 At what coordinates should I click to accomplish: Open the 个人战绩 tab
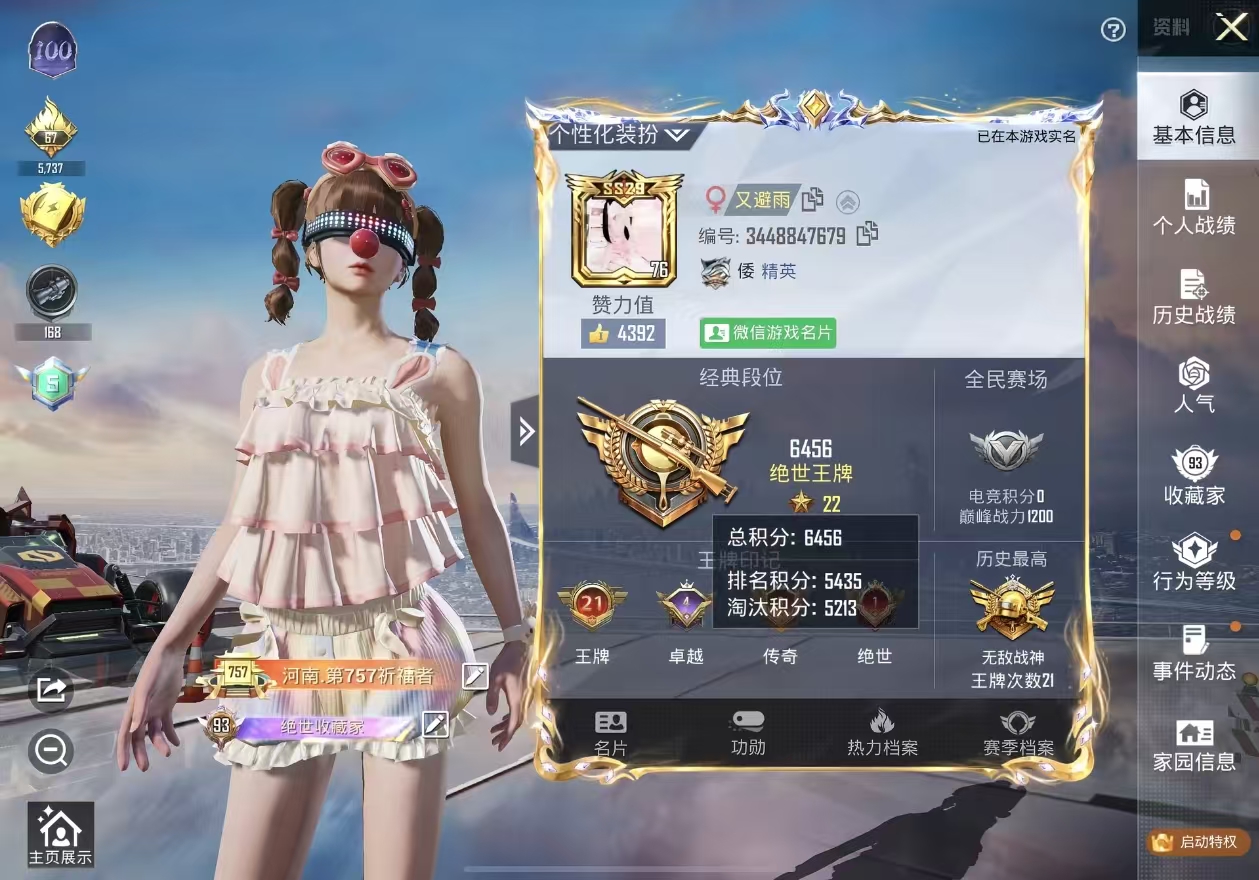point(1193,208)
